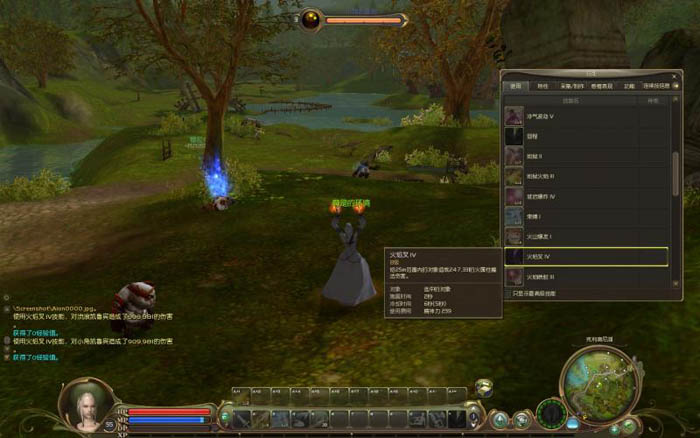
Task: Switch to the 社交表现 tab
Action: point(601,86)
